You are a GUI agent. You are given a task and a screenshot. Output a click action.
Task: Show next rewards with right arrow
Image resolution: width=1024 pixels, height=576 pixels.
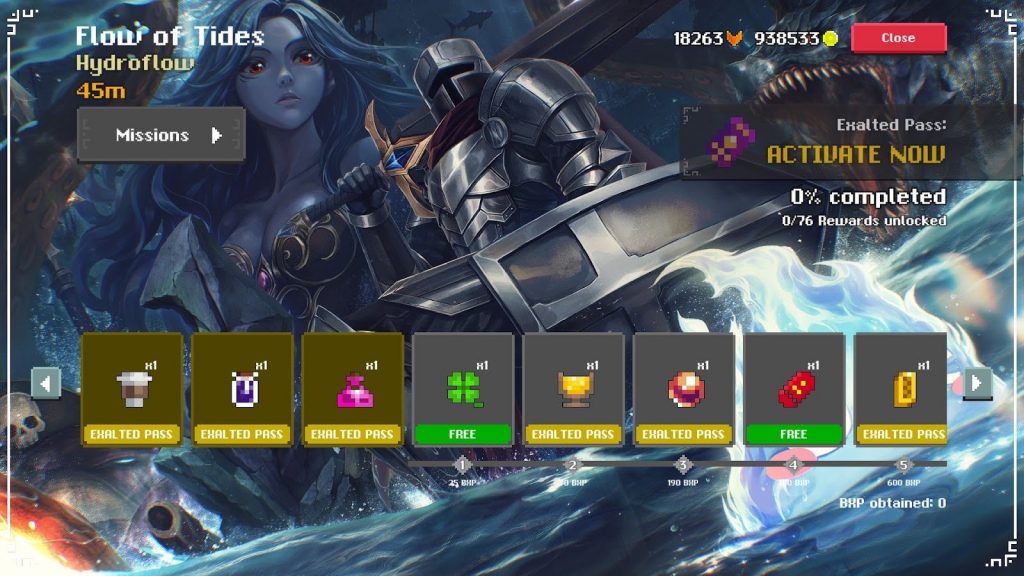pyautogui.click(x=977, y=382)
